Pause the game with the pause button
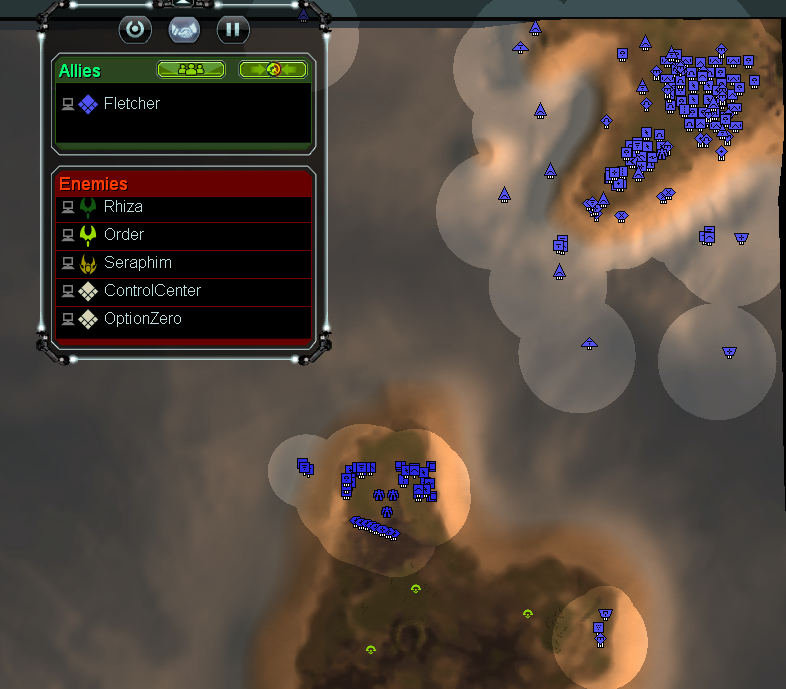786x689 pixels. click(232, 29)
